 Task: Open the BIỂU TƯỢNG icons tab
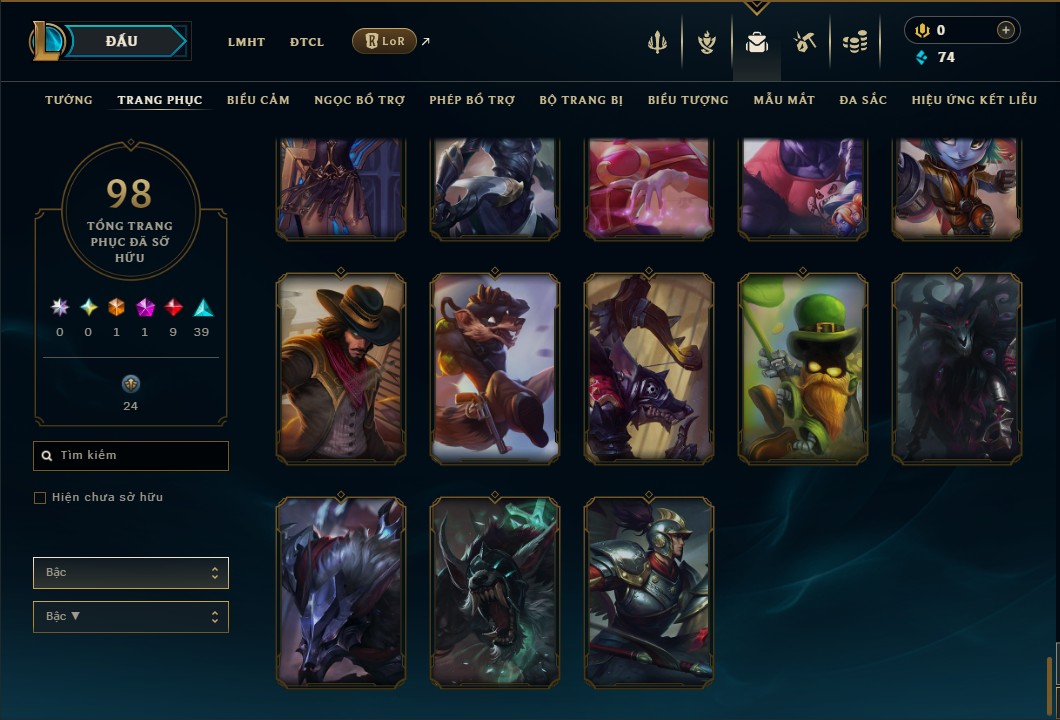(688, 100)
